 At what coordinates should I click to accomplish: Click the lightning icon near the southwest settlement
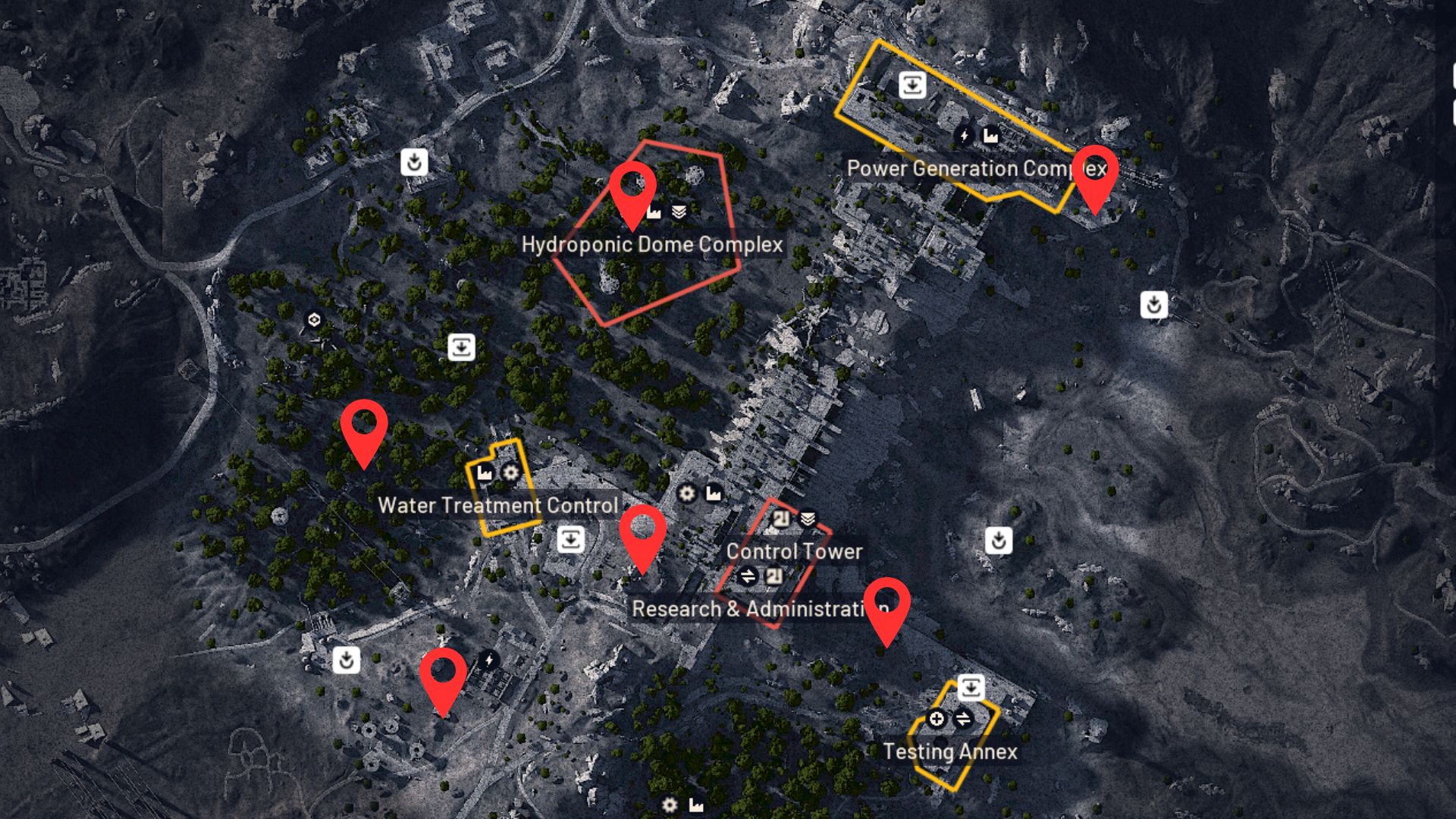(488, 661)
